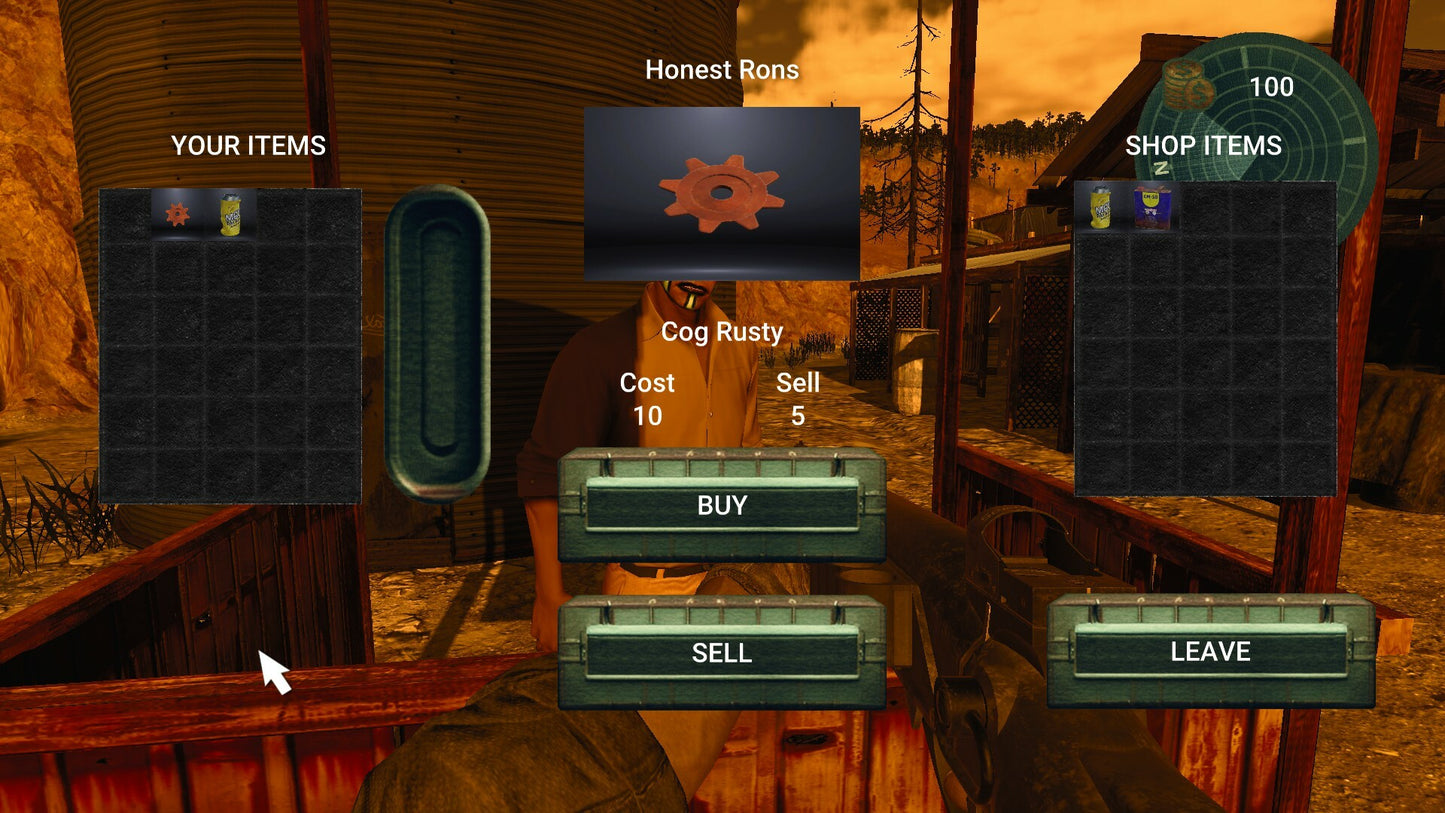
Task: Sell the selected item with SELL
Action: (721, 653)
